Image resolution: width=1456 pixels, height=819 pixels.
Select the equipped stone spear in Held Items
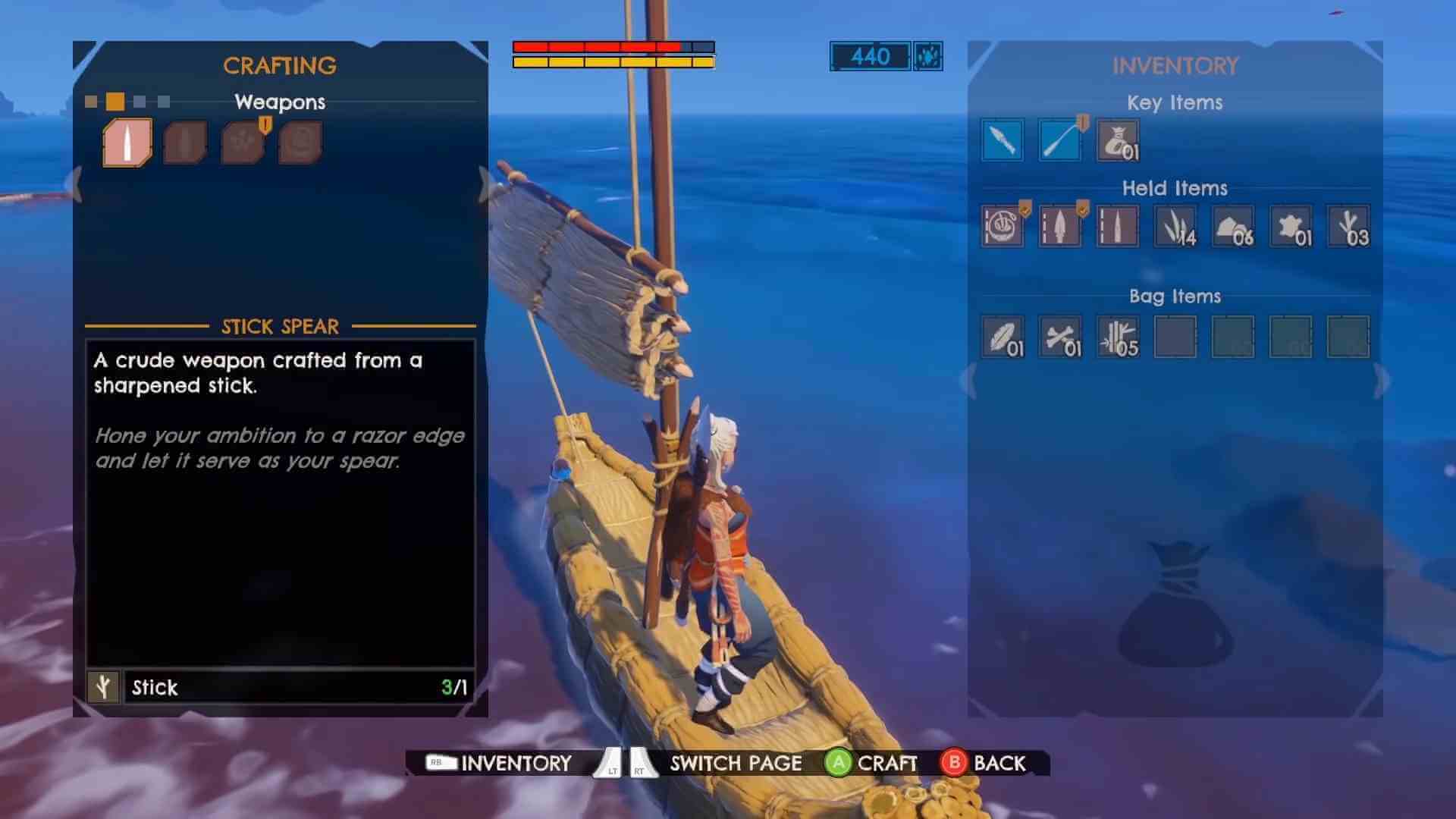pos(1059,226)
